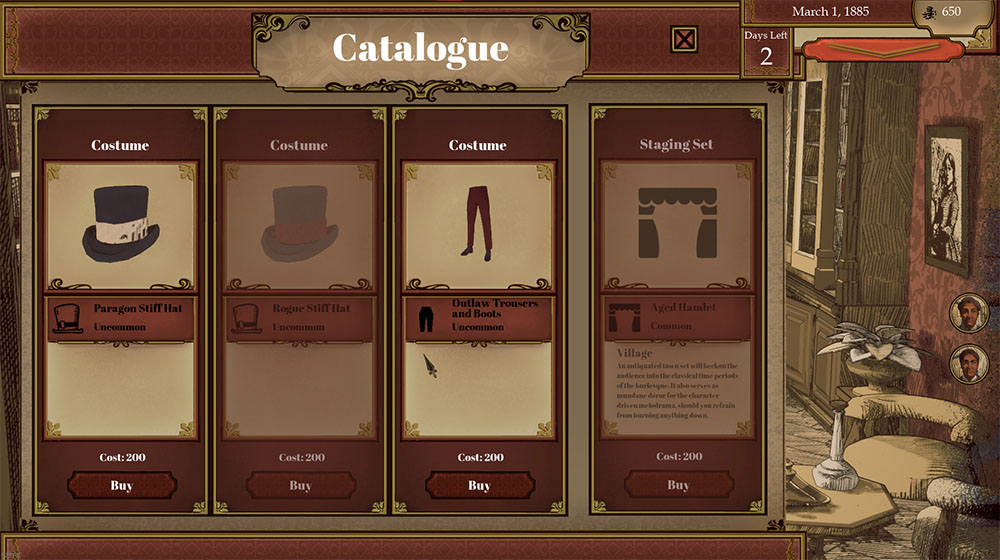Select the Outlaw Trousers picture
Viewport: 1000px width, 560px height.
[479, 226]
